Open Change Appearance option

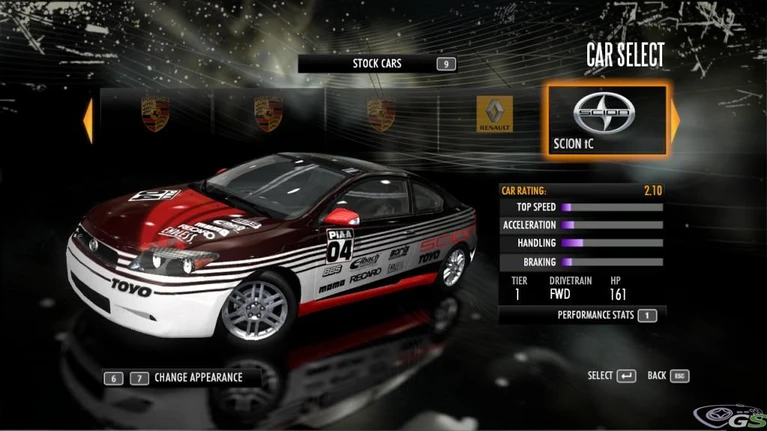coord(197,378)
